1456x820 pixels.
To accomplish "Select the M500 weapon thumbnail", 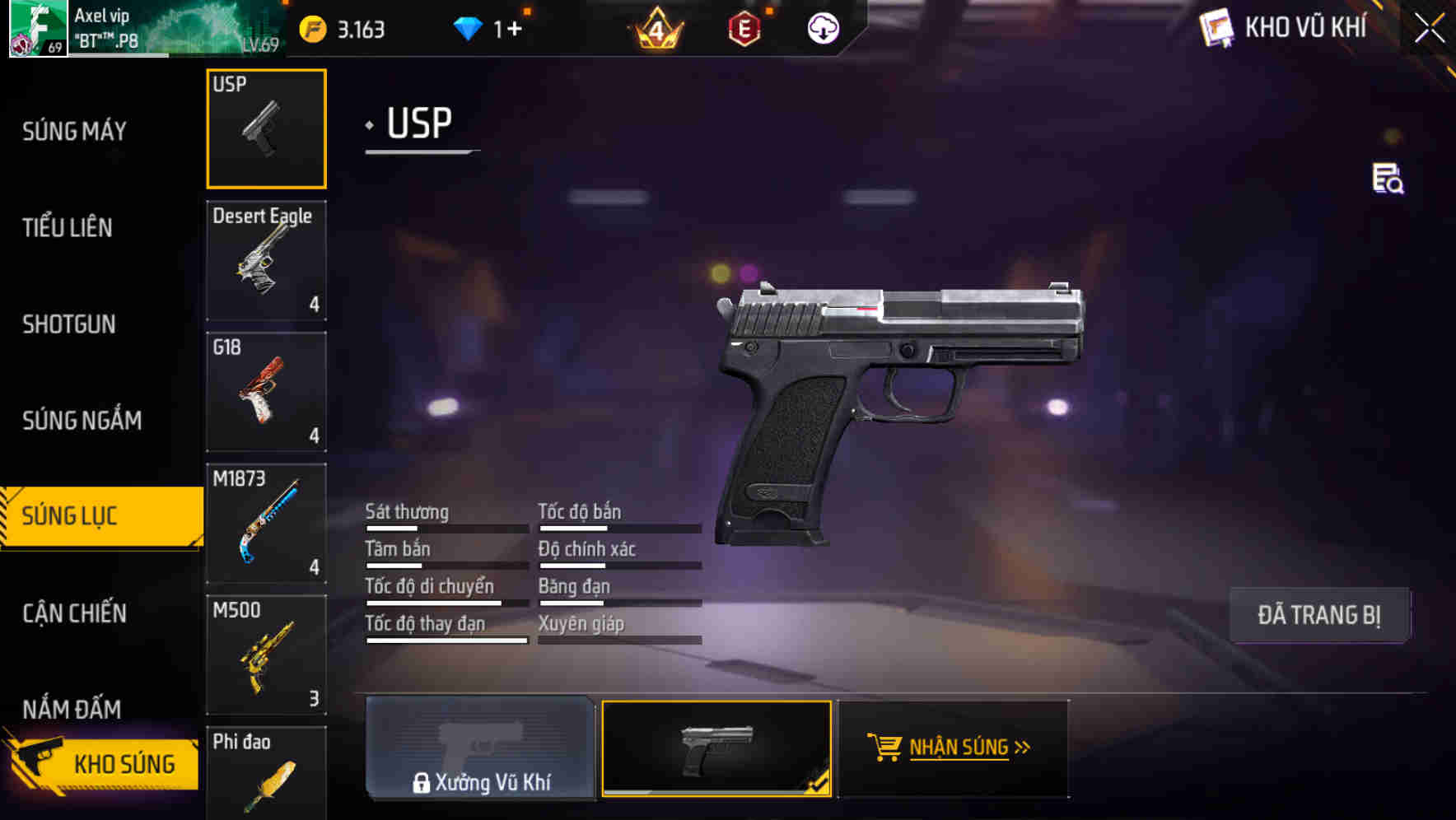I will pos(266,655).
